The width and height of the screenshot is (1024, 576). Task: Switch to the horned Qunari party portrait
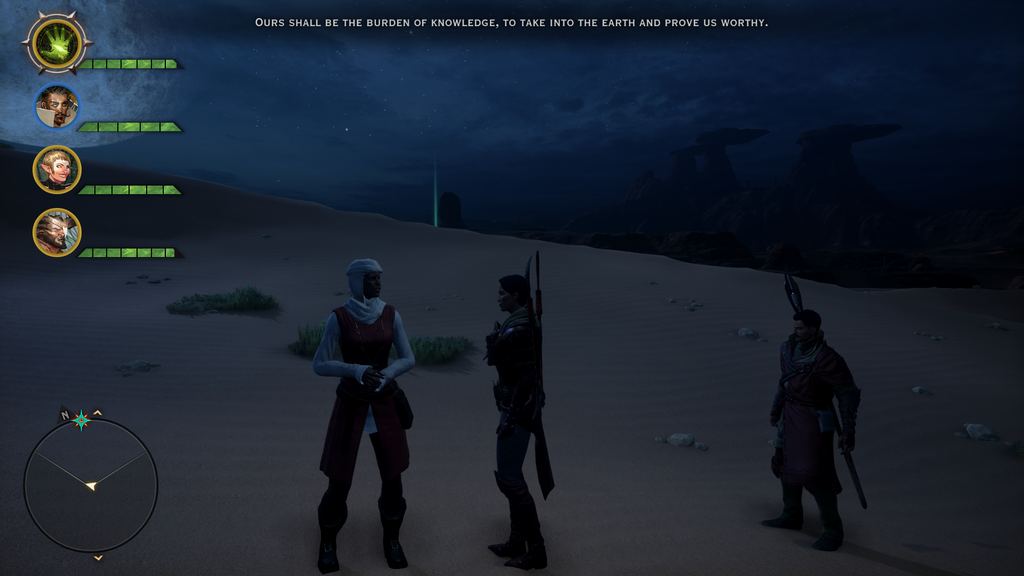57,232
